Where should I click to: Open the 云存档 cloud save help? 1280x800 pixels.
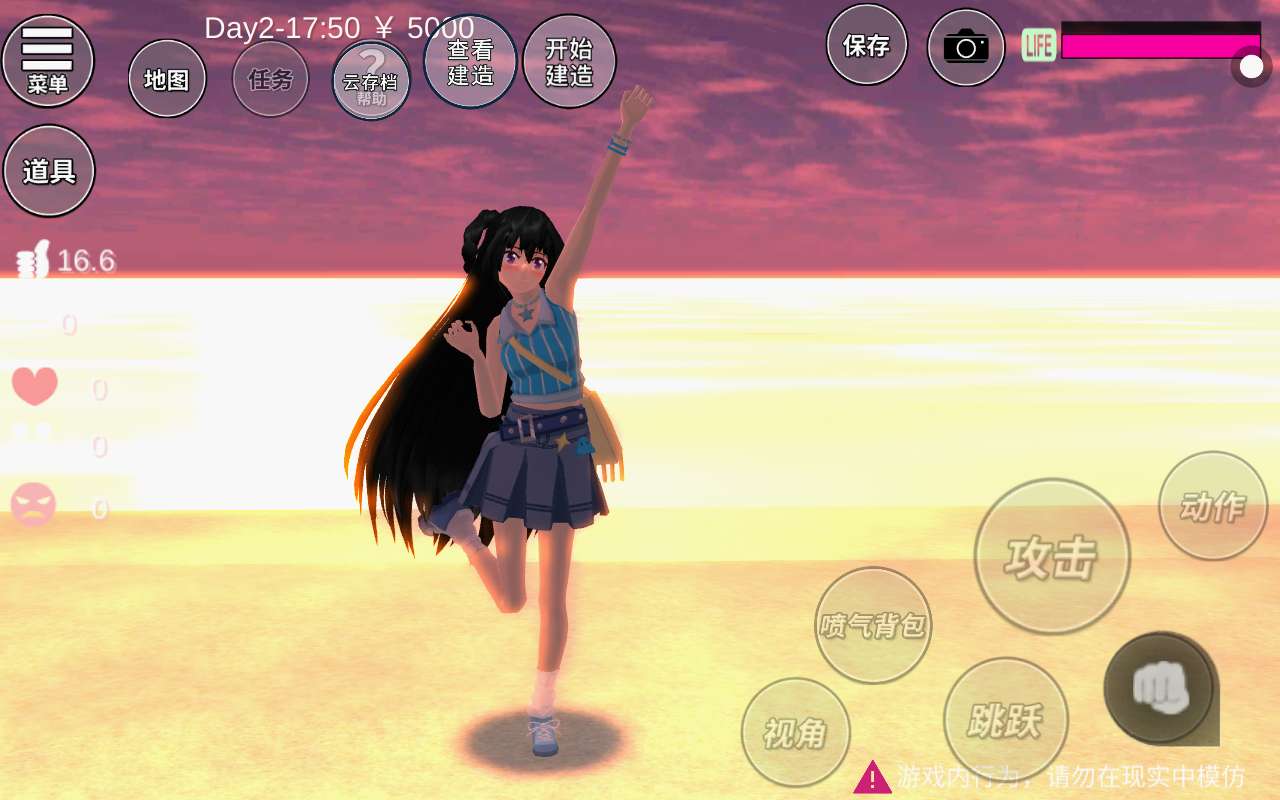click(x=371, y=80)
